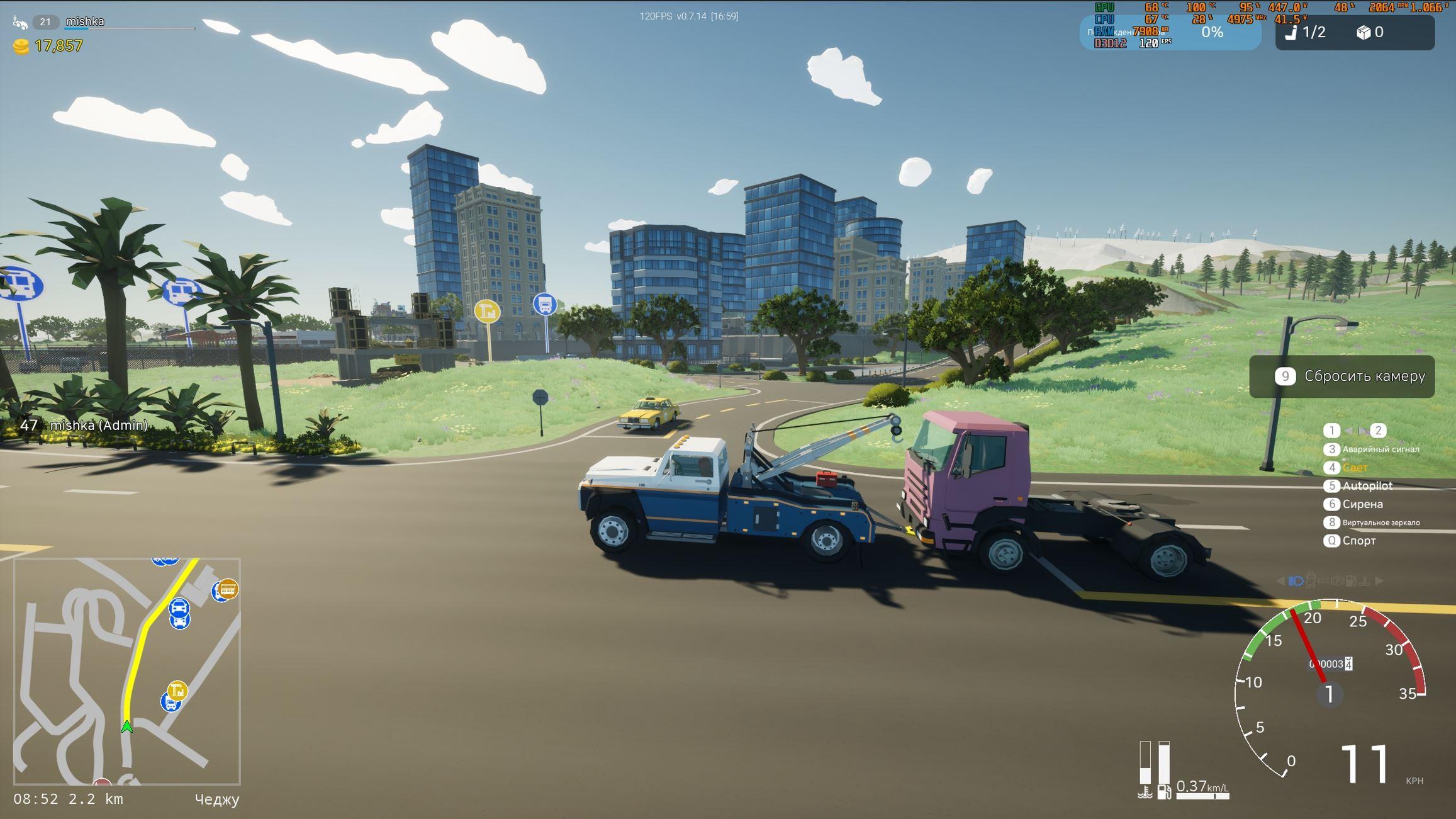
Task: Switch to the Спорт drive mode
Action: click(1358, 541)
